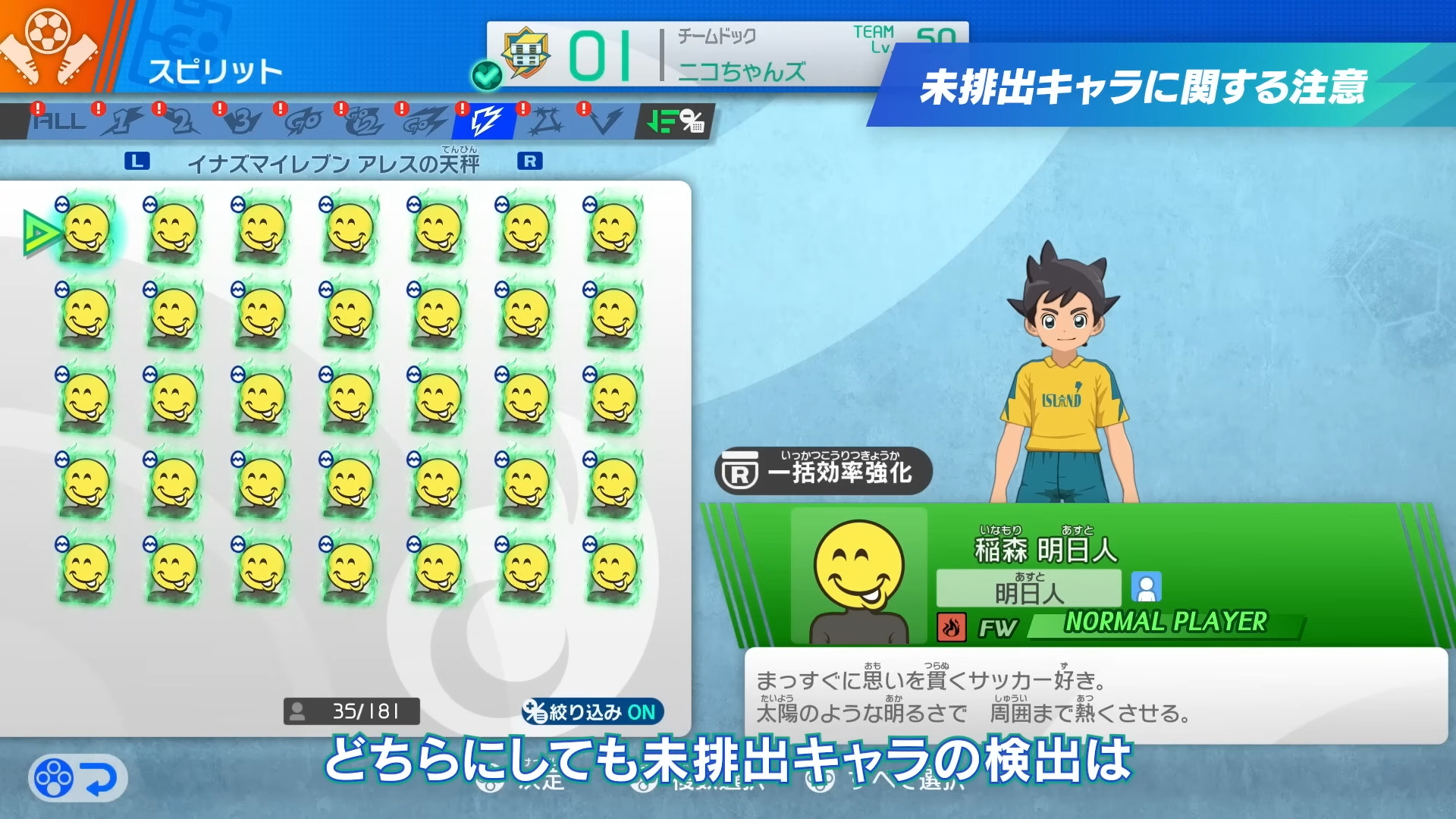The height and width of the screenshot is (819, 1456).
Task: Switch to the constellation star series tab
Action: click(546, 121)
